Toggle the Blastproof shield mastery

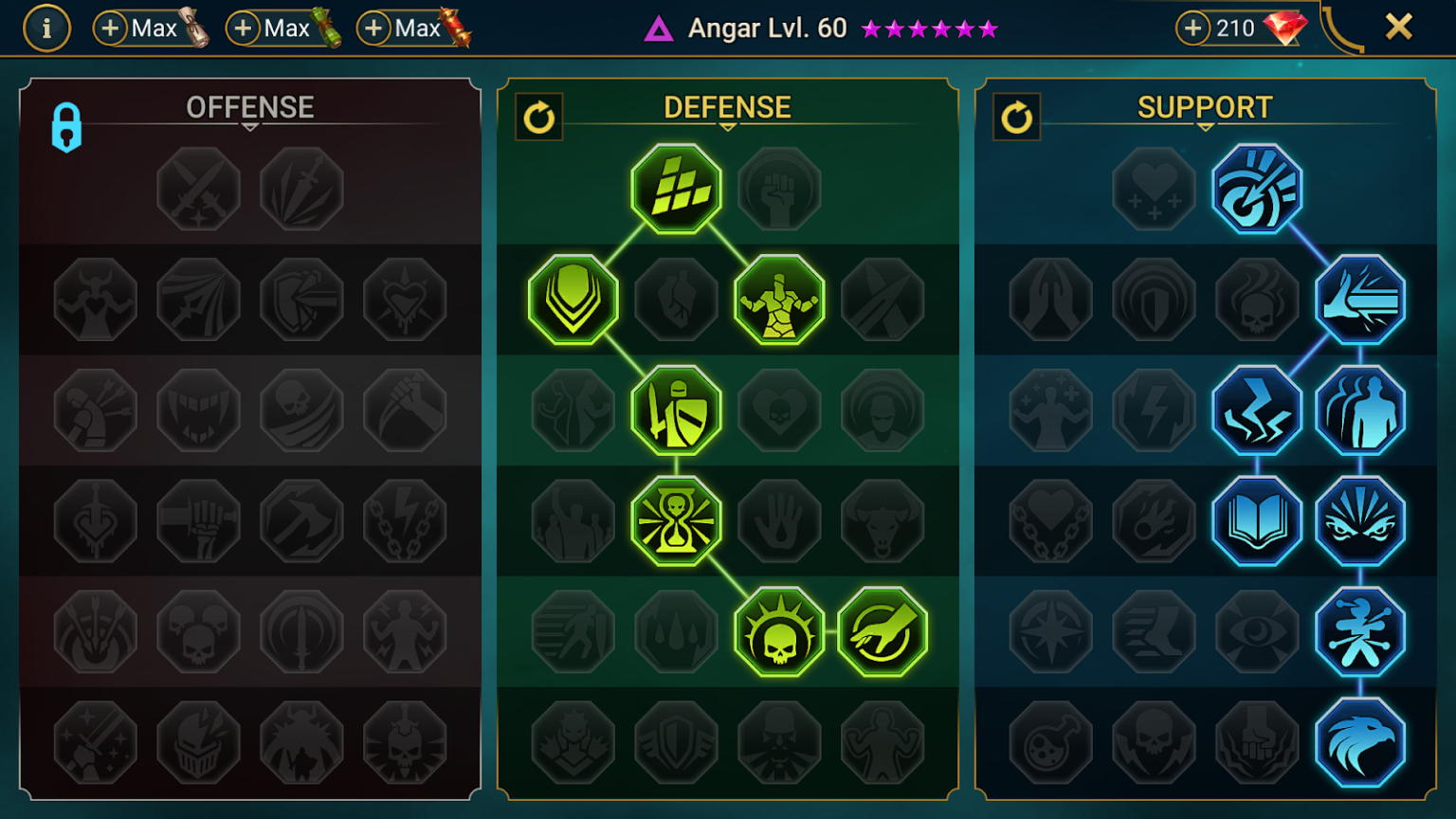[675, 742]
